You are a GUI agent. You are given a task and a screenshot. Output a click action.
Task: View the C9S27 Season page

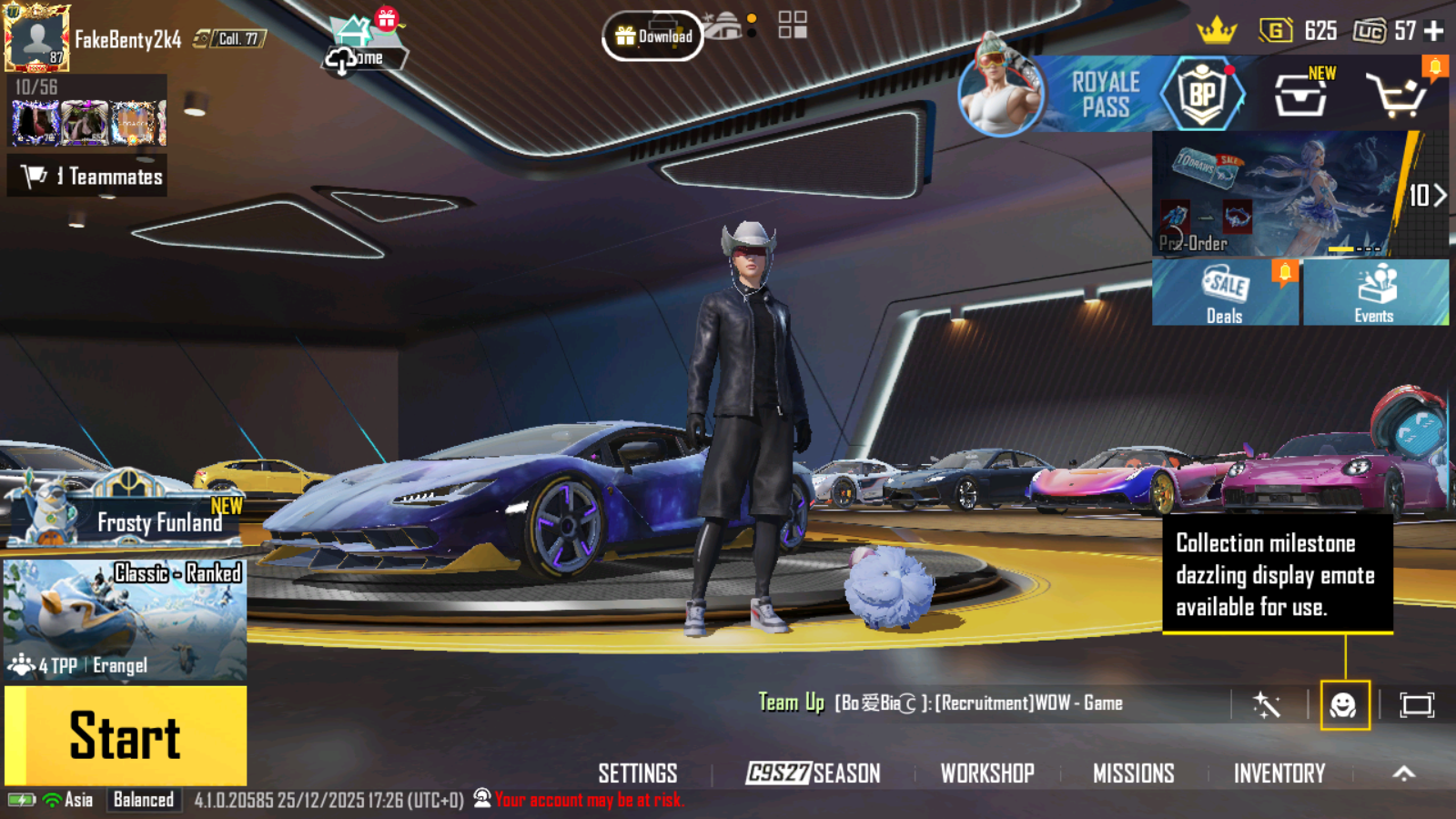[813, 773]
